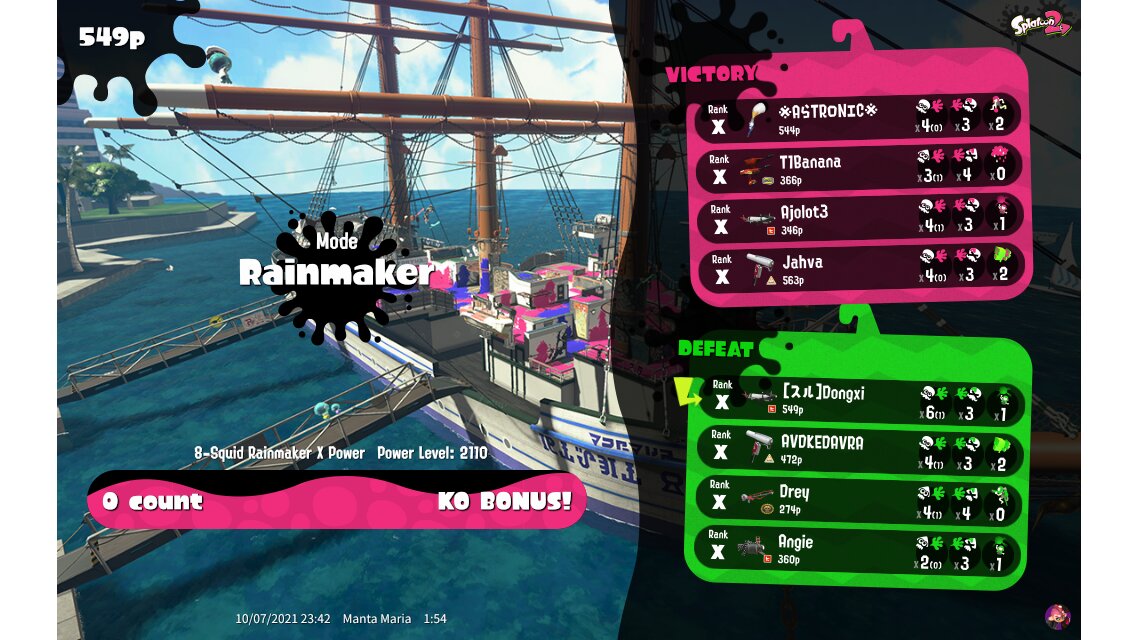1138x640 pixels.
Task: Choose Drey in the defeat list
Action: click(858, 499)
